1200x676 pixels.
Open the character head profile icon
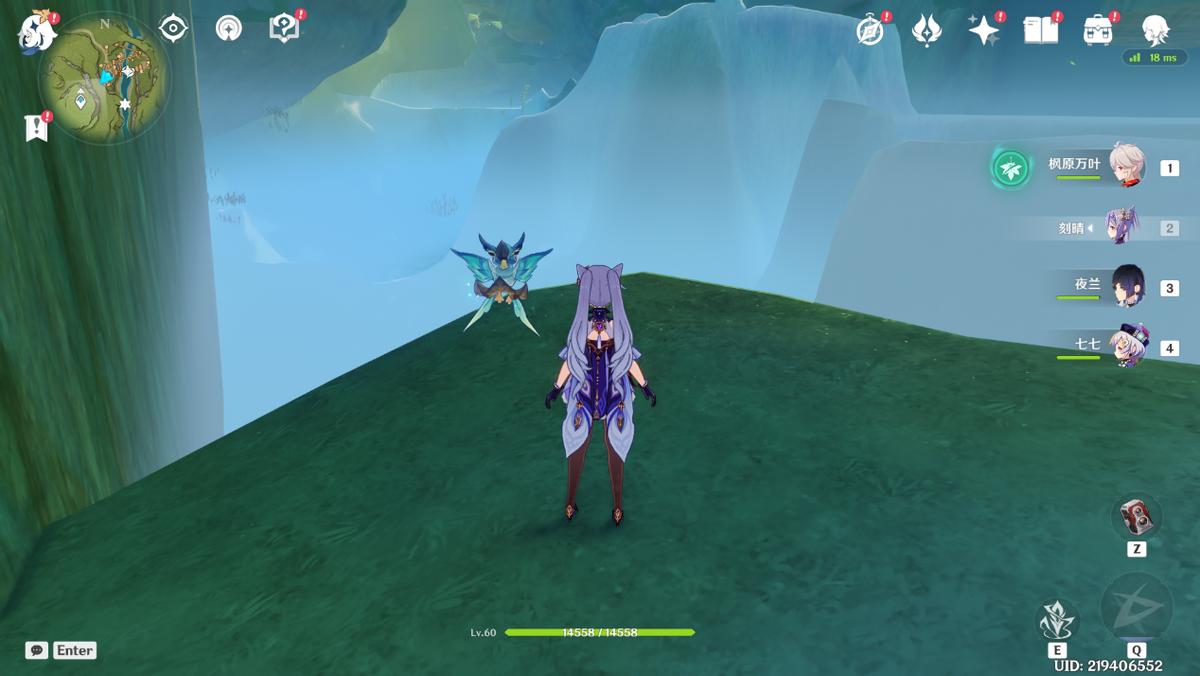click(1156, 30)
